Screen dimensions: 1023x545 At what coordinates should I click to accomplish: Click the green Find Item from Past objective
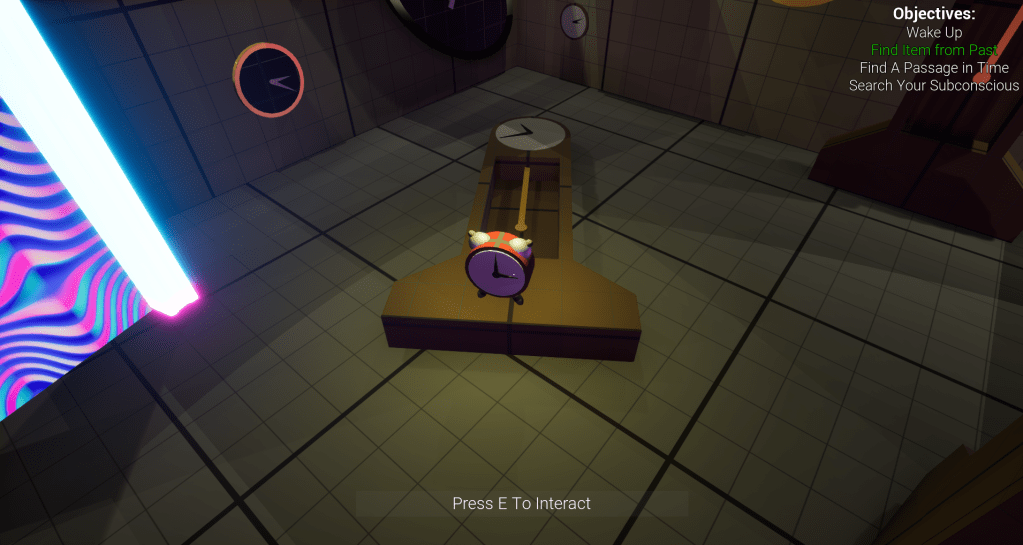(934, 50)
